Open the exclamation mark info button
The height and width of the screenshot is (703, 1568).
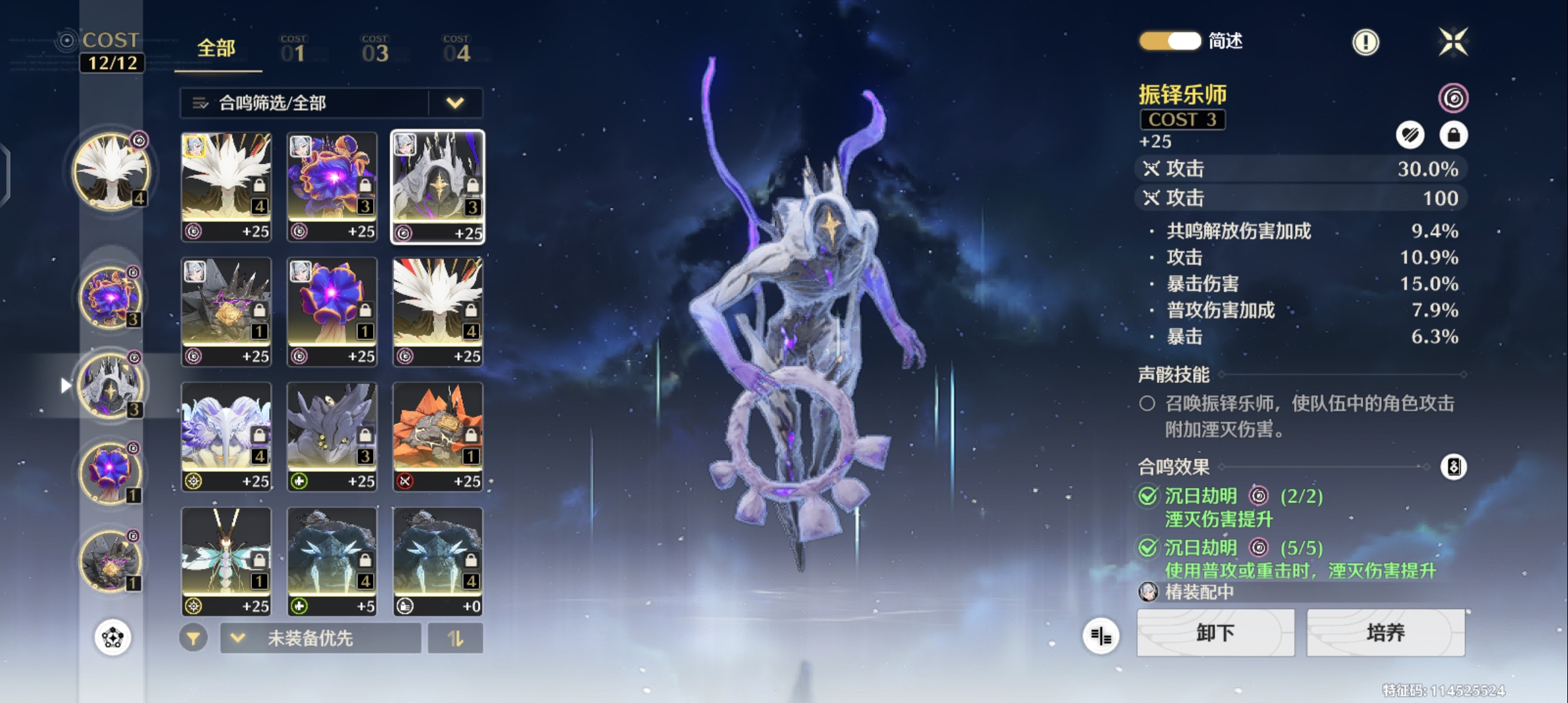point(1365,43)
